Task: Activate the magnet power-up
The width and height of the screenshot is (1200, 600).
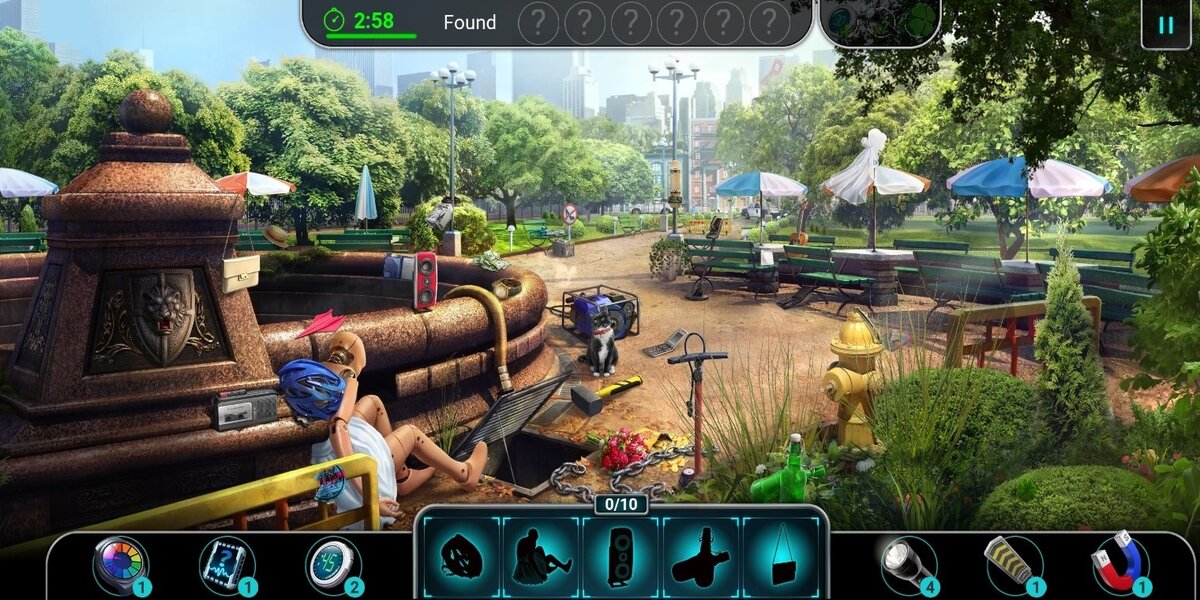Action: (x=1119, y=563)
